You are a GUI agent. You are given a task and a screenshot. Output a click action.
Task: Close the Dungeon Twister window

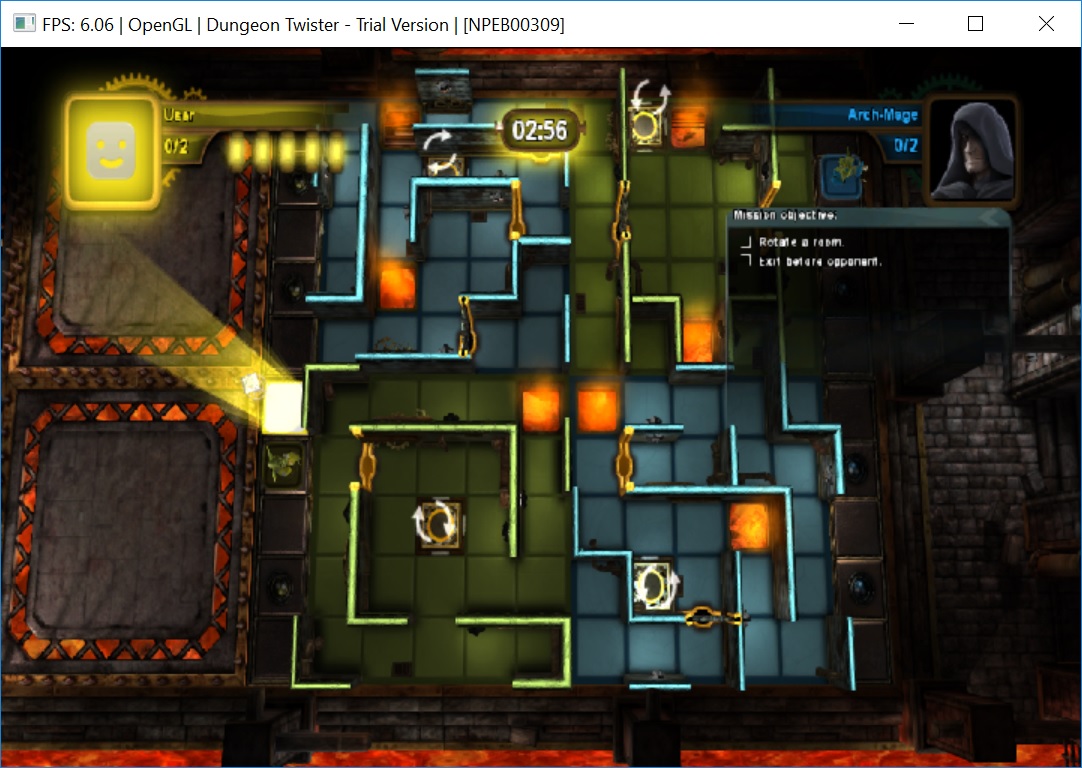coord(1046,24)
